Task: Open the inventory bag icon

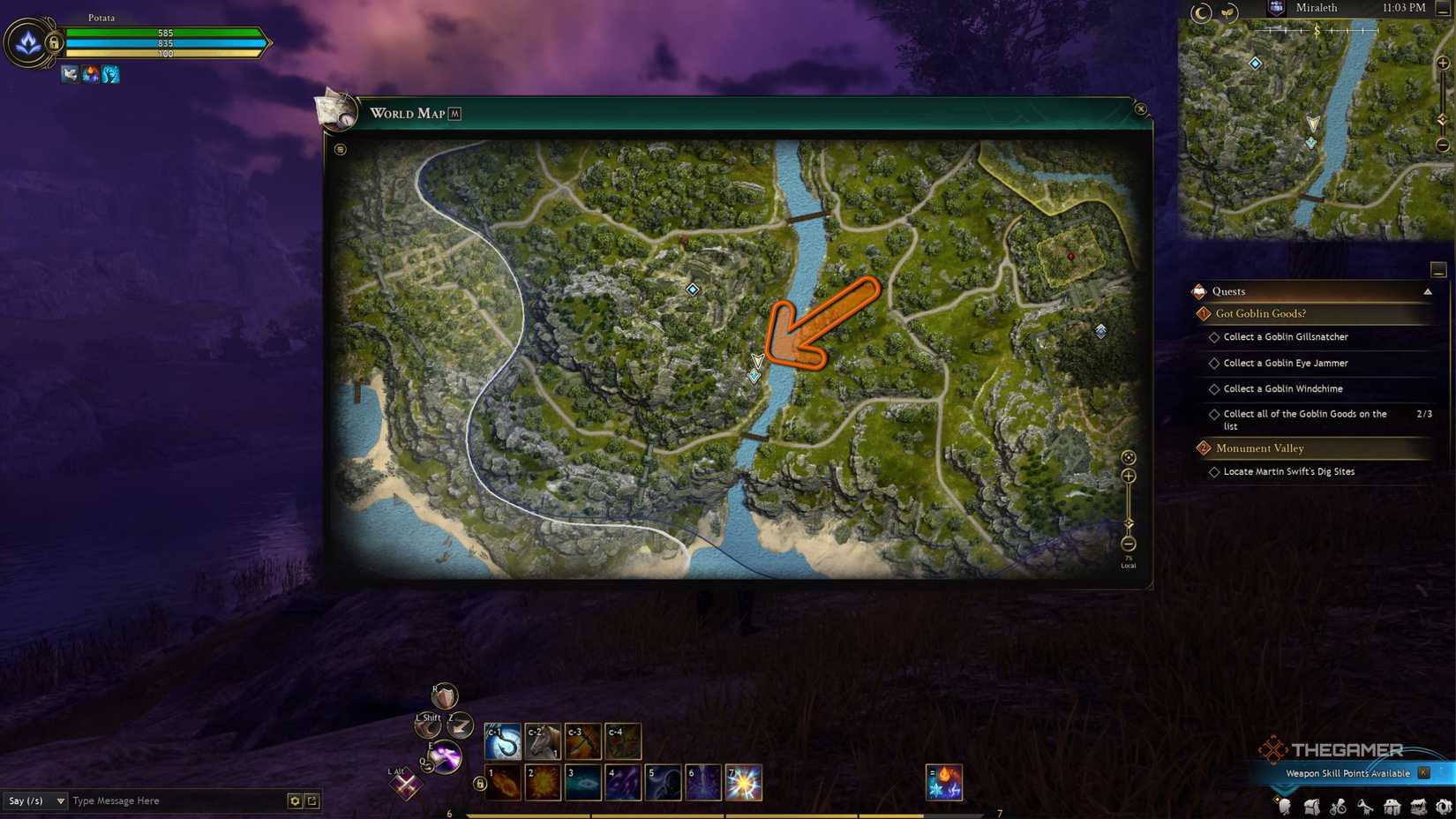Action: click(x=1311, y=805)
